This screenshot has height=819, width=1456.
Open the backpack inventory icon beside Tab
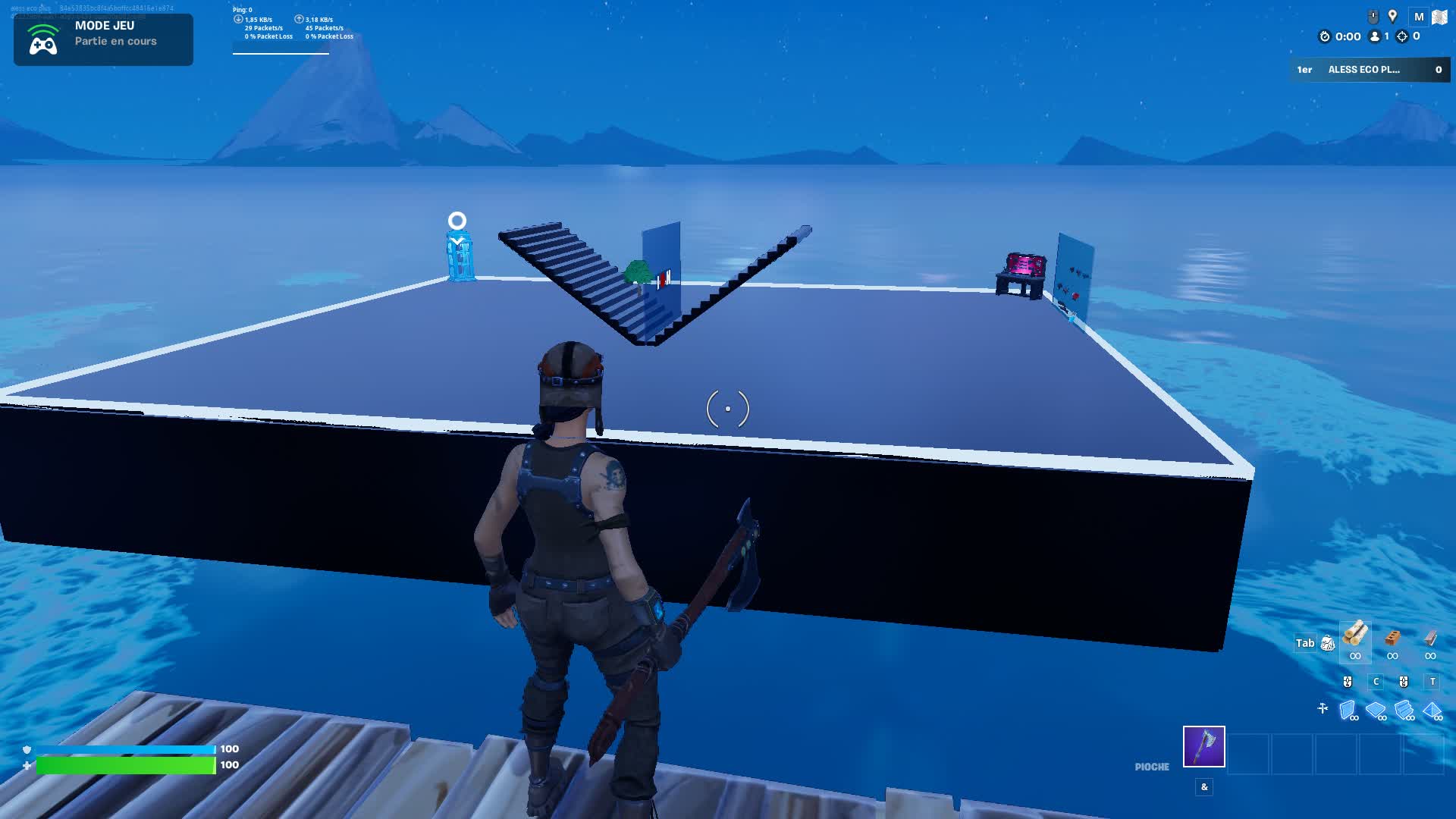(1328, 643)
